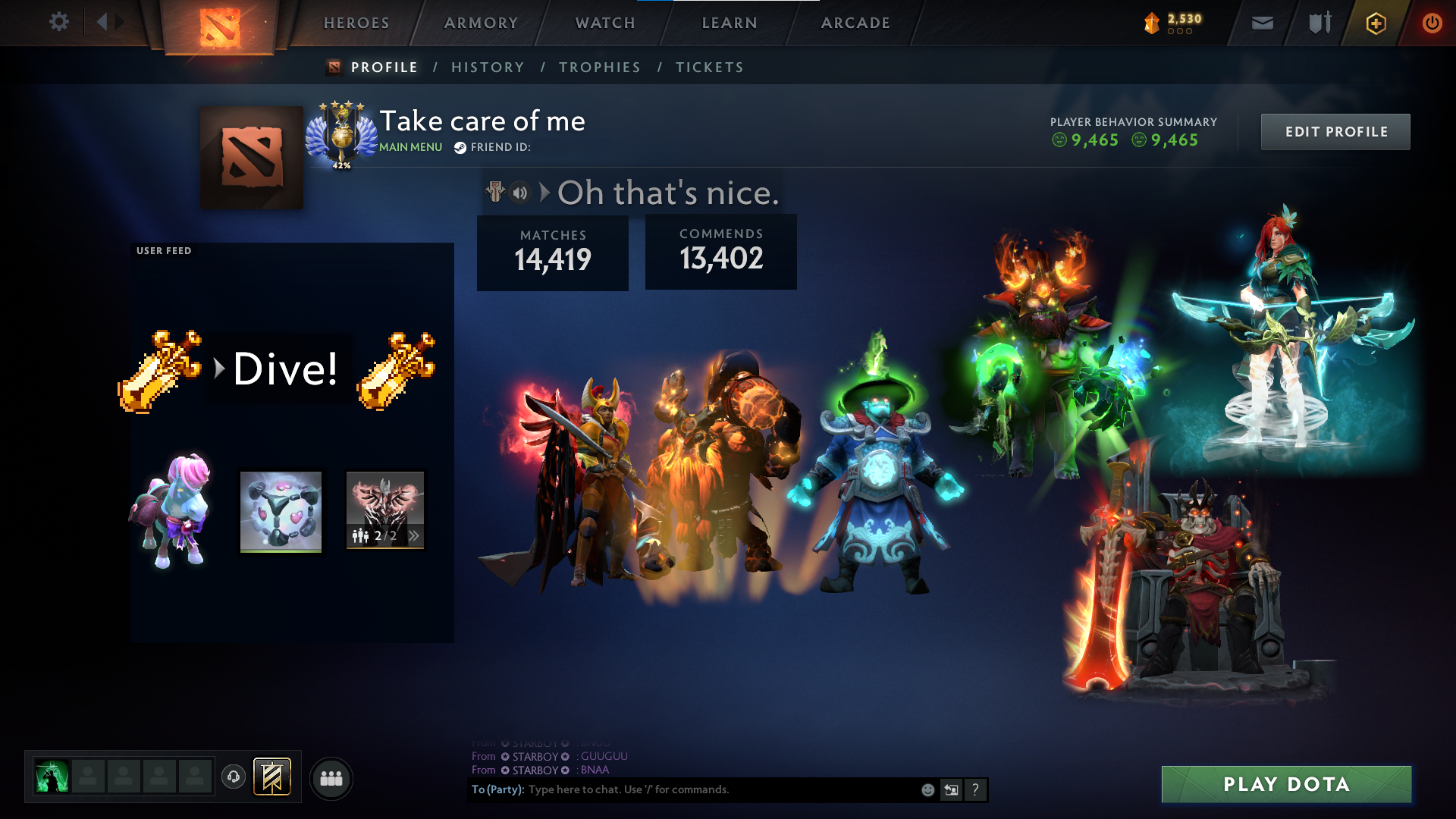The height and width of the screenshot is (819, 1456).
Task: Toggle voice chat with the headset icon
Action: pyautogui.click(x=234, y=776)
